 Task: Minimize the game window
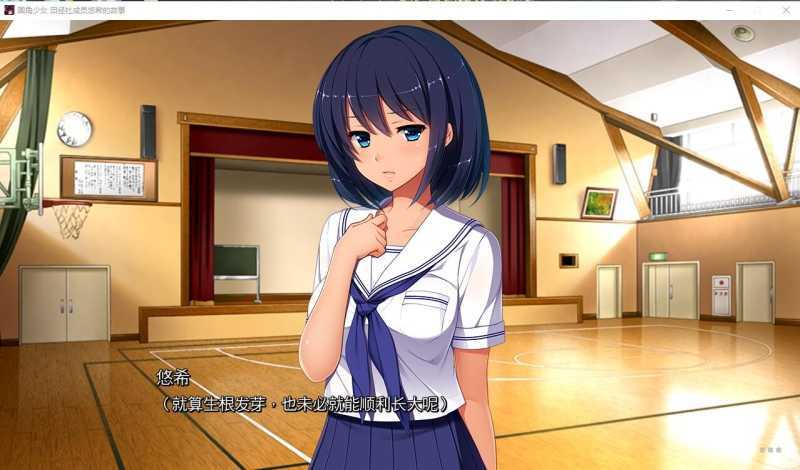click(x=730, y=9)
